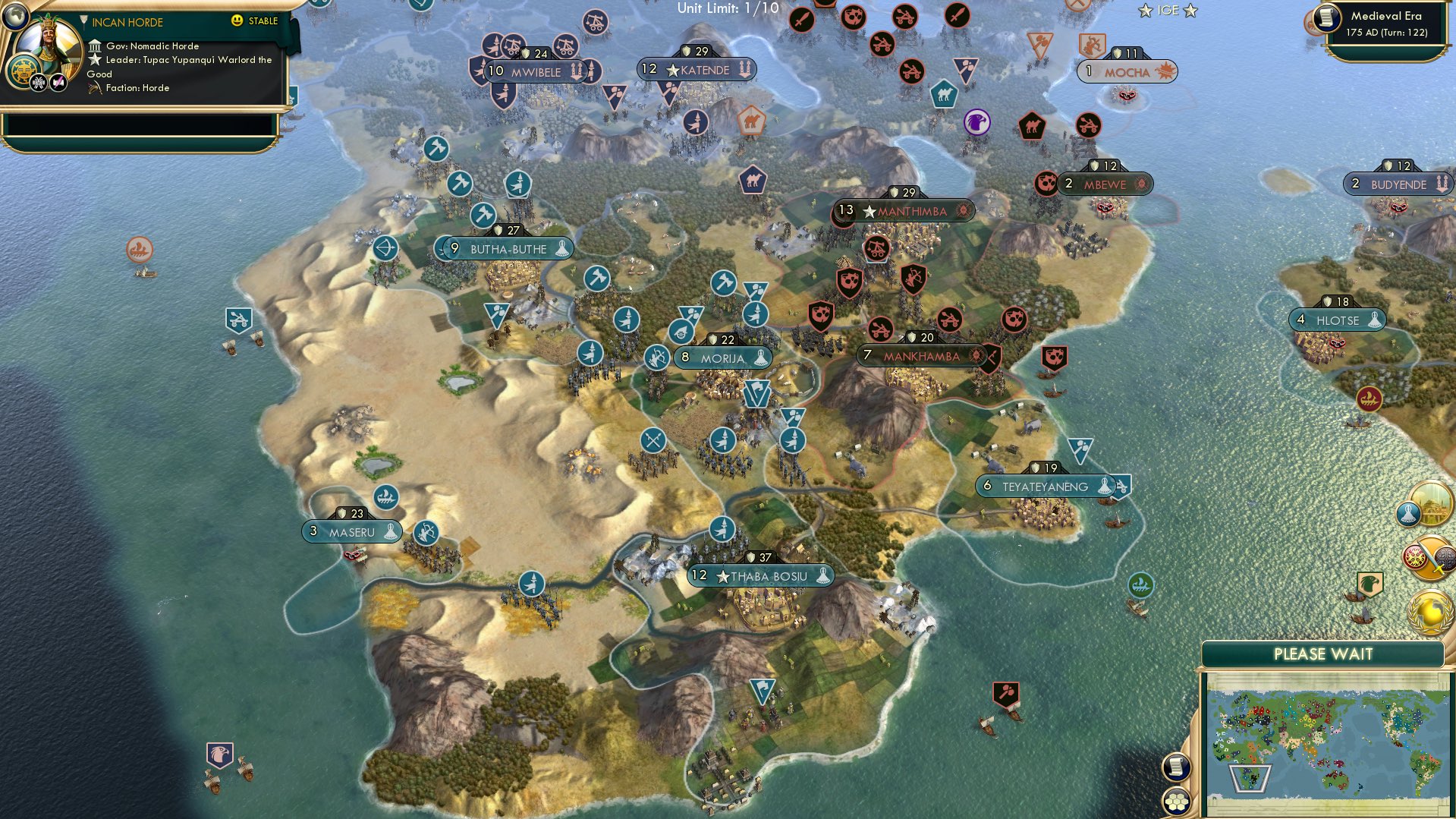
Task: Click the purple religion icon near Mocha
Action: point(976,122)
